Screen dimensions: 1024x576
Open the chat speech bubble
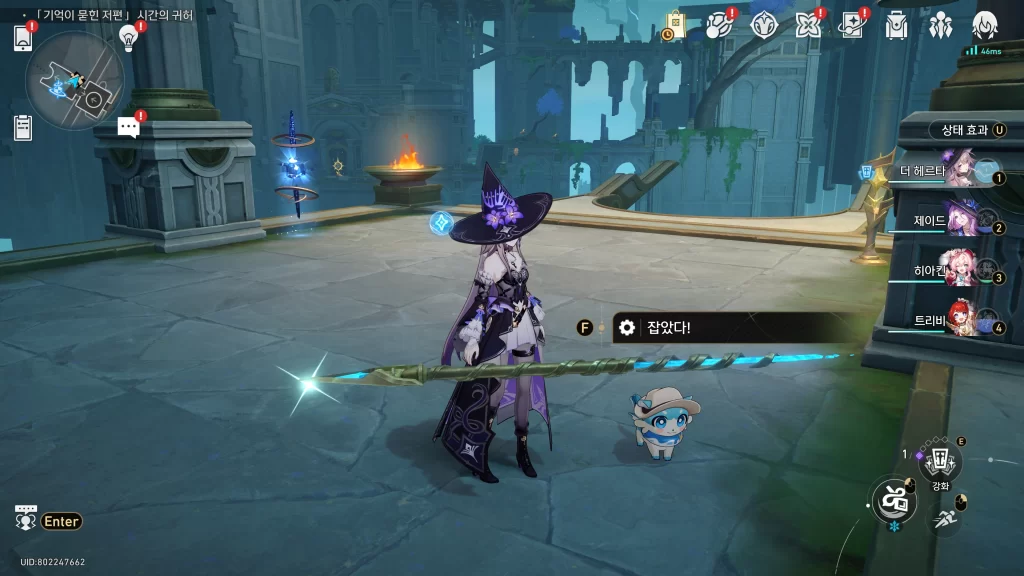click(x=128, y=126)
